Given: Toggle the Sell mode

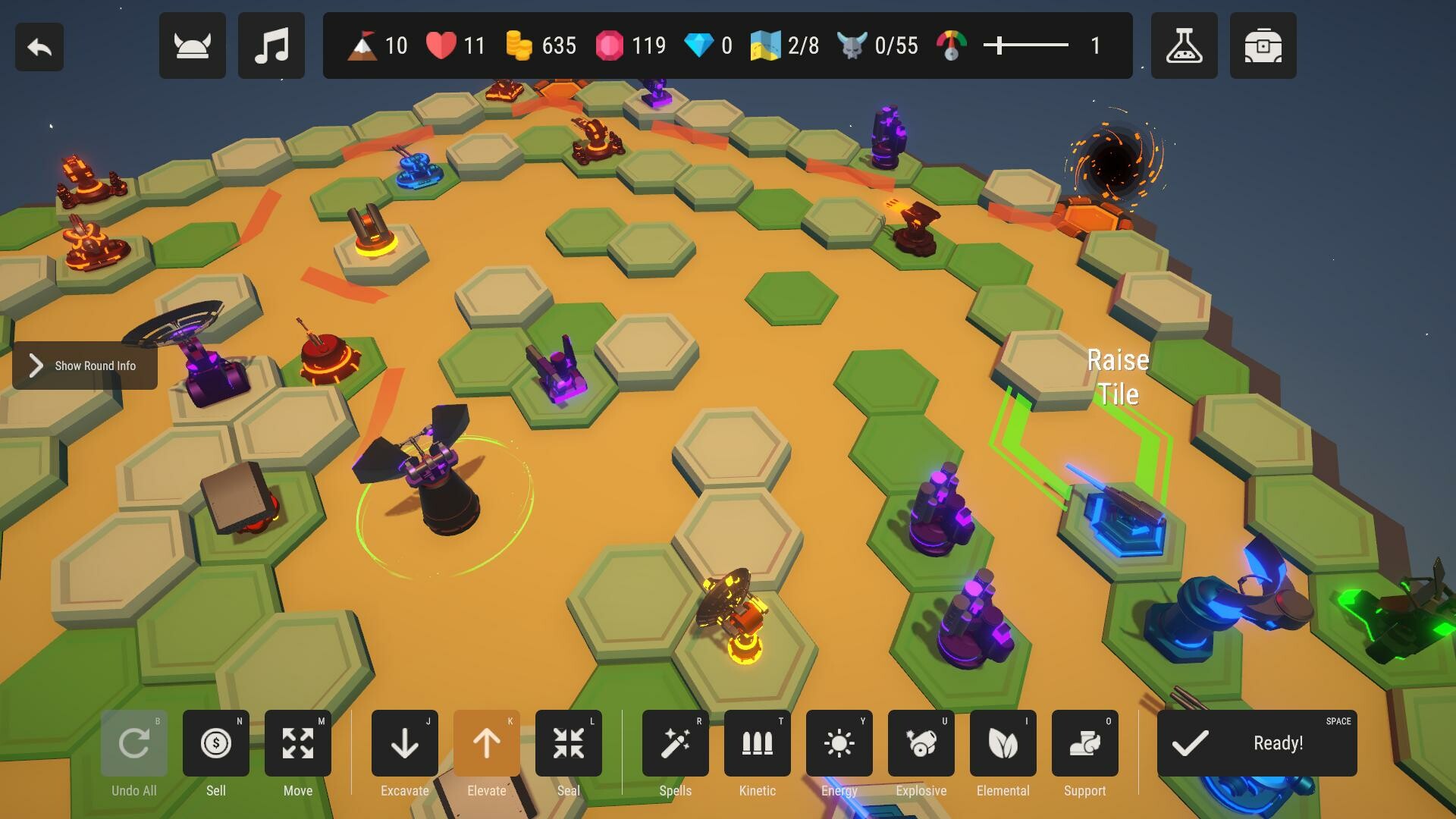Looking at the screenshot, I should [216, 743].
